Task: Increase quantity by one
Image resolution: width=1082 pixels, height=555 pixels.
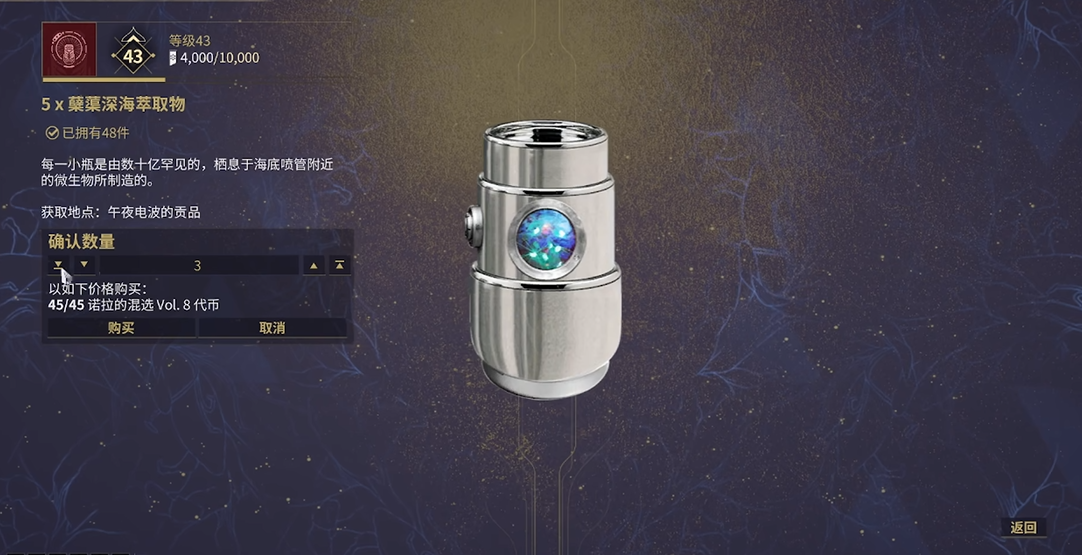Action: pos(314,265)
